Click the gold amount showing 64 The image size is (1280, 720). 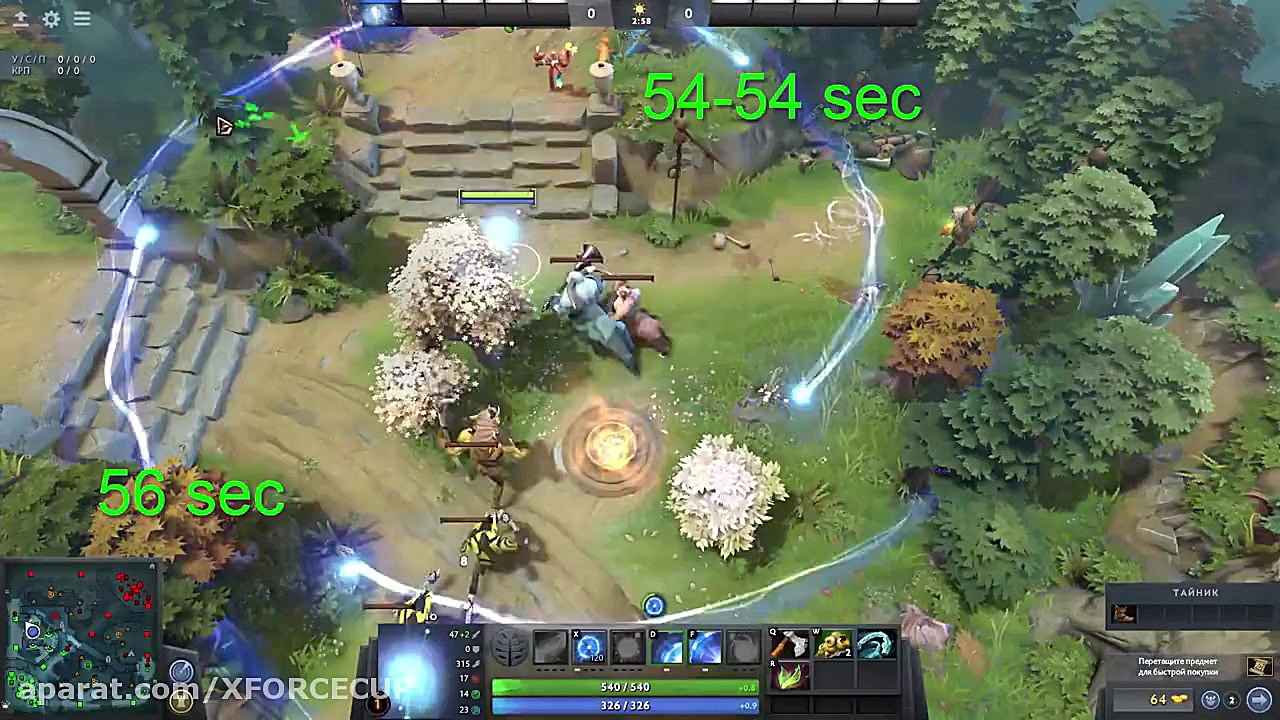pyautogui.click(x=1158, y=698)
